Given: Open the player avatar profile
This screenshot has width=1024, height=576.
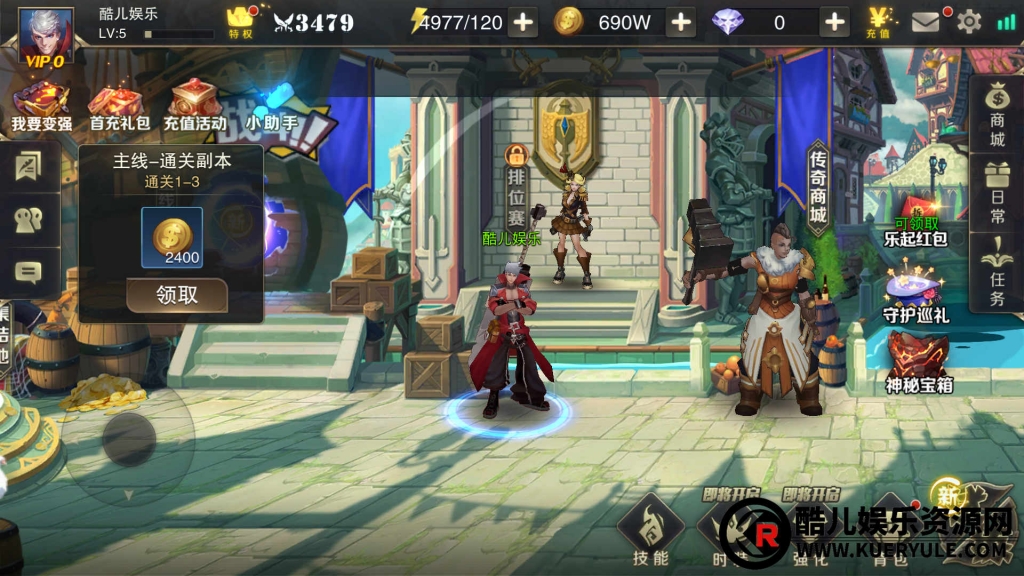Looking at the screenshot, I should pos(46,36).
